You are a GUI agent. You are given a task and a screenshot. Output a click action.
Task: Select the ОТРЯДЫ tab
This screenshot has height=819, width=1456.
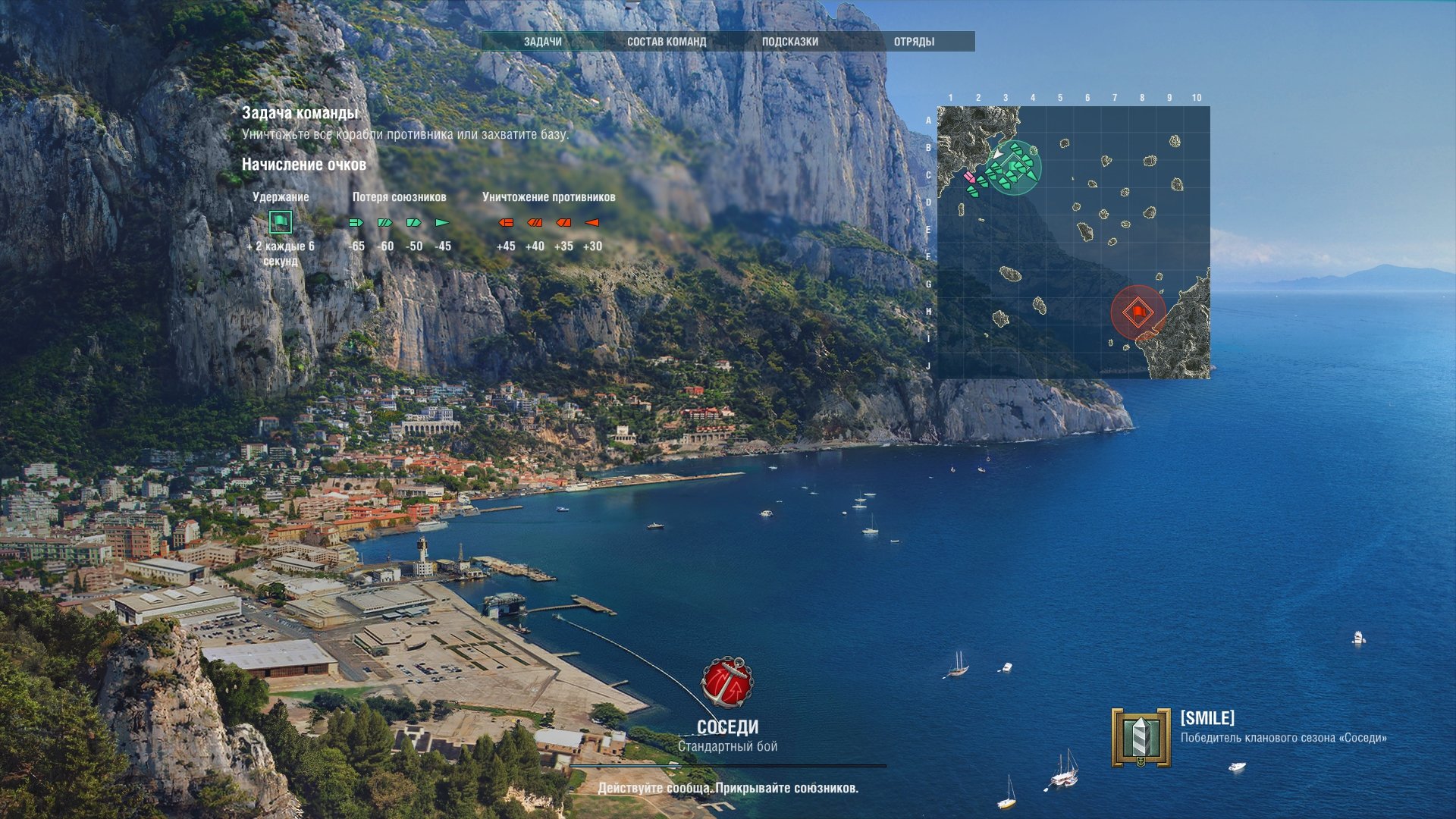tap(914, 42)
